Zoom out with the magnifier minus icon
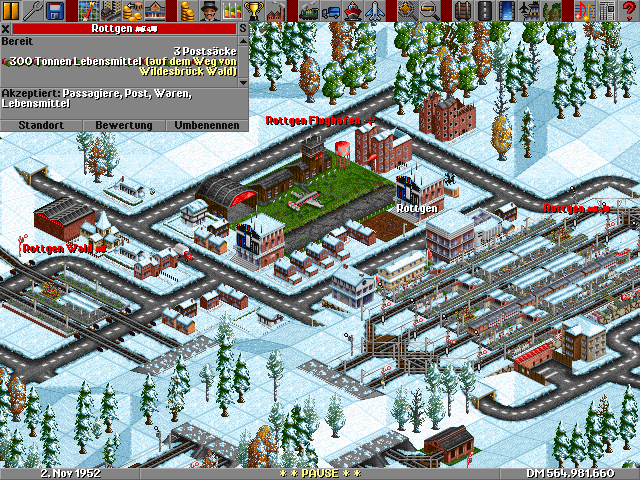Image resolution: width=640 pixels, height=480 pixels. [428, 11]
